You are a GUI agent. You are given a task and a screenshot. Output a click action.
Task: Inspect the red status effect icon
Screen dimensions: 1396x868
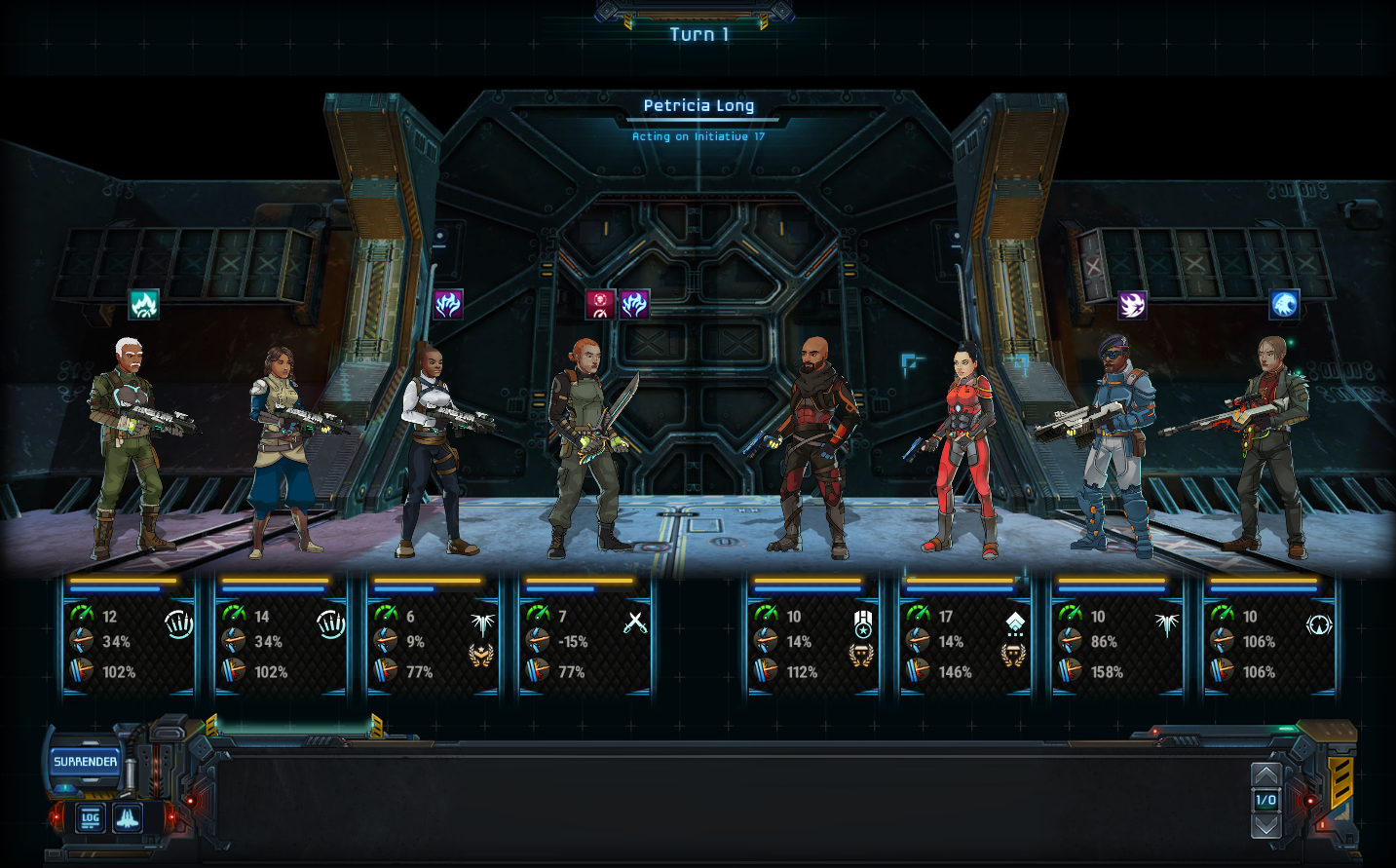click(x=600, y=305)
